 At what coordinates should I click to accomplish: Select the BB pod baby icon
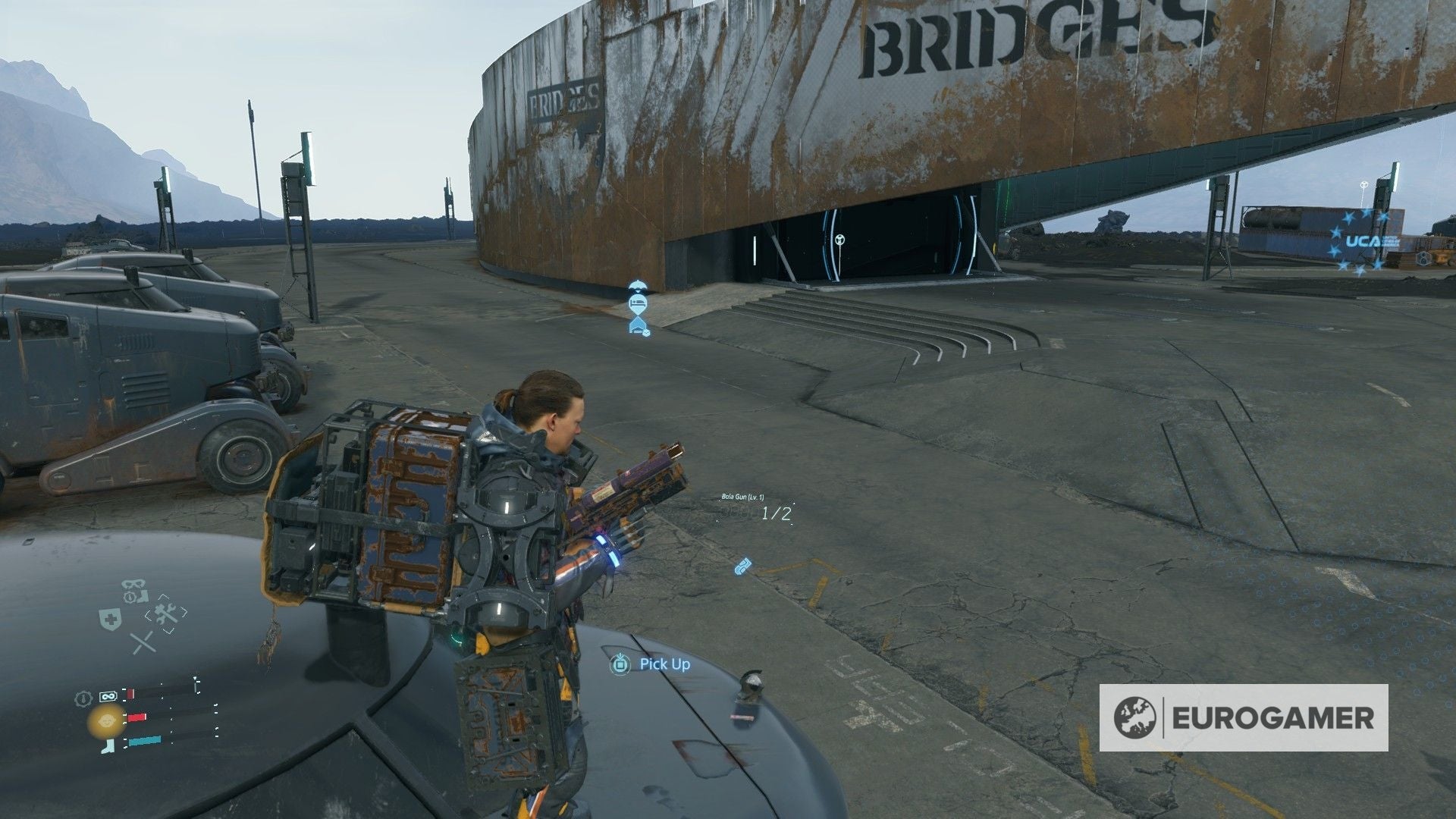[108, 721]
